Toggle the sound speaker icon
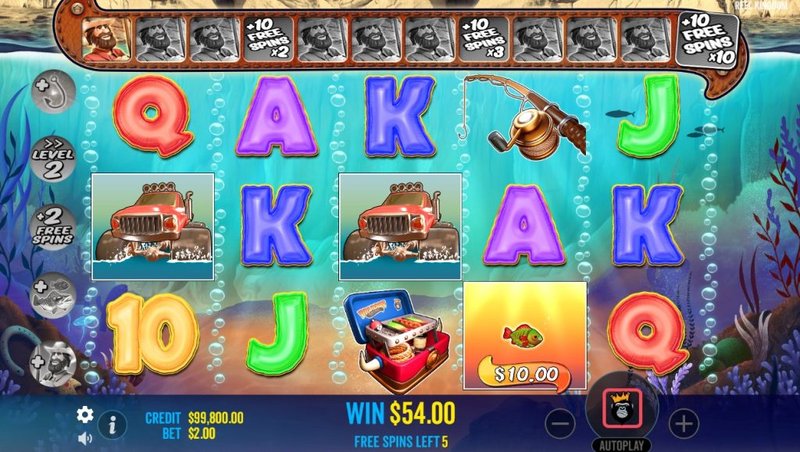Image resolution: width=800 pixels, height=452 pixels. (85, 437)
